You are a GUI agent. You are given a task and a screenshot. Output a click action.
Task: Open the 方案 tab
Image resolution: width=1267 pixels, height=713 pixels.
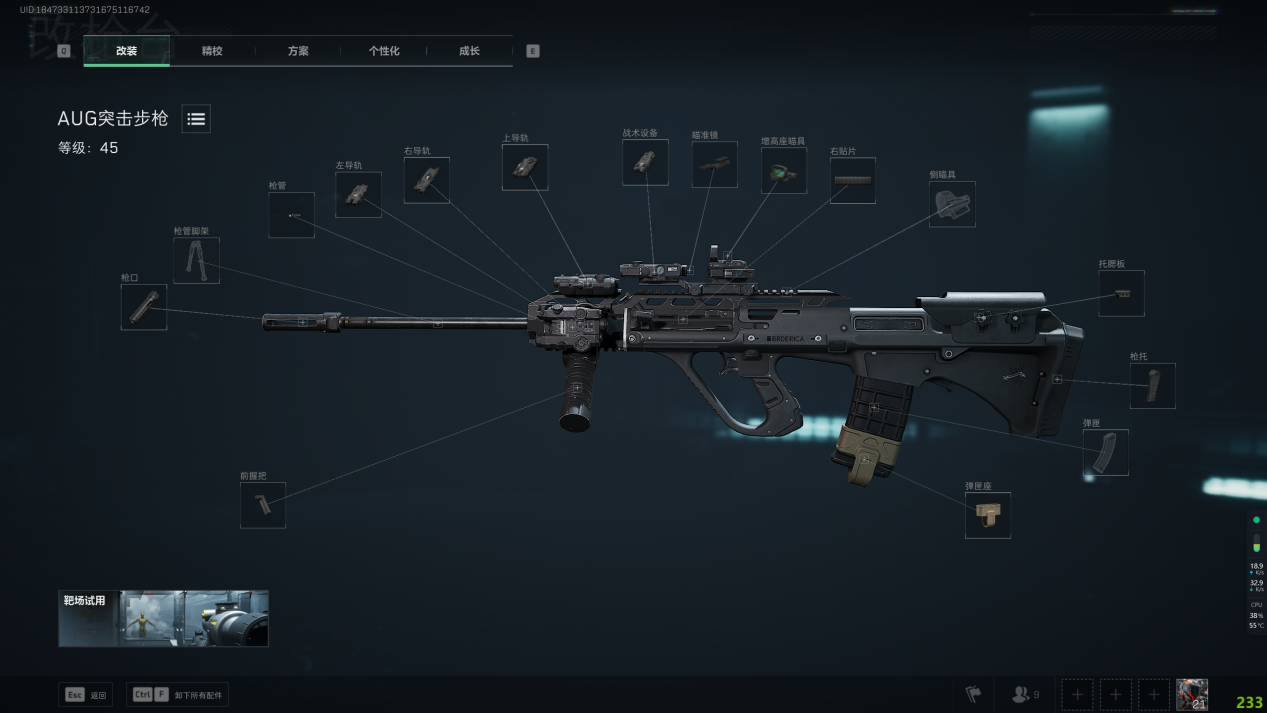(x=298, y=51)
